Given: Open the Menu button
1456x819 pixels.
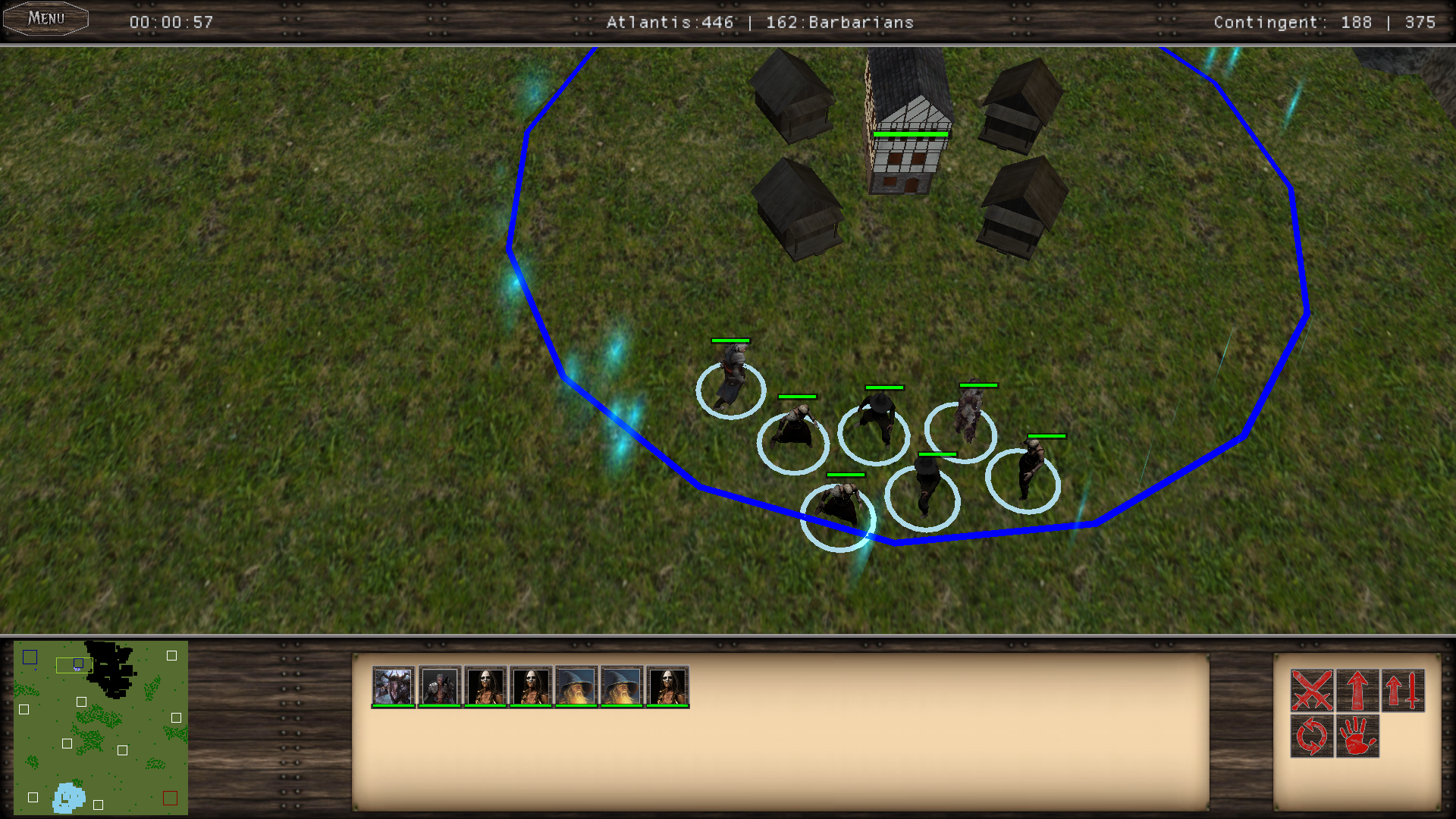Looking at the screenshot, I should (45, 19).
